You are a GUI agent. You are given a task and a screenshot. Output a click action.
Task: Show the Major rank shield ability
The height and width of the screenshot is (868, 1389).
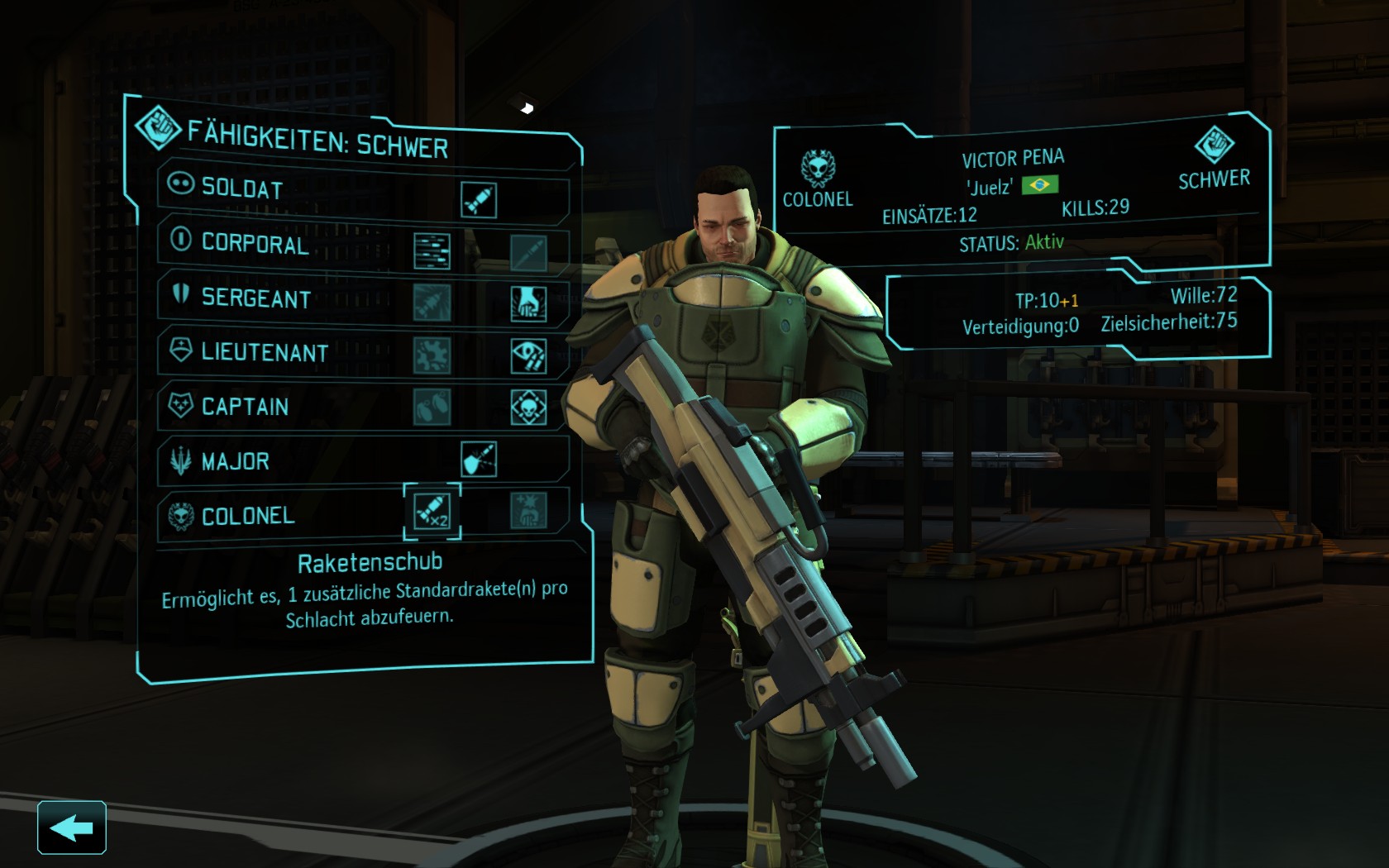pyautogui.click(x=479, y=460)
